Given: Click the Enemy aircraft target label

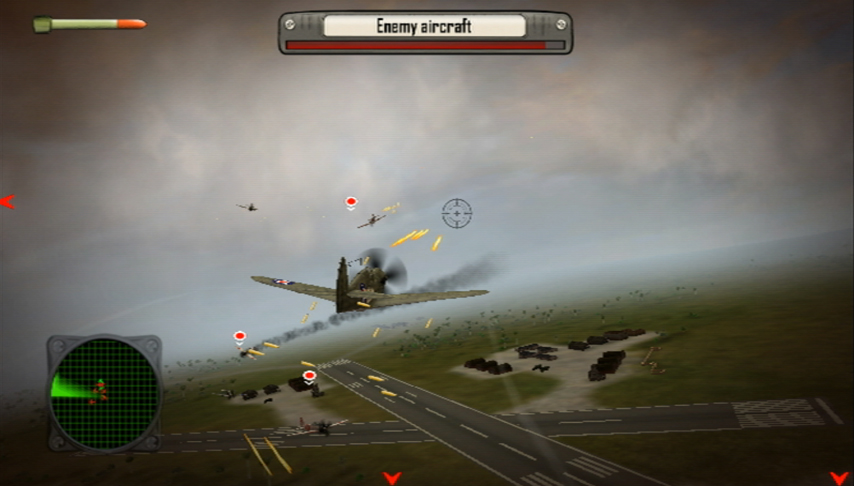Looking at the screenshot, I should (x=424, y=26).
